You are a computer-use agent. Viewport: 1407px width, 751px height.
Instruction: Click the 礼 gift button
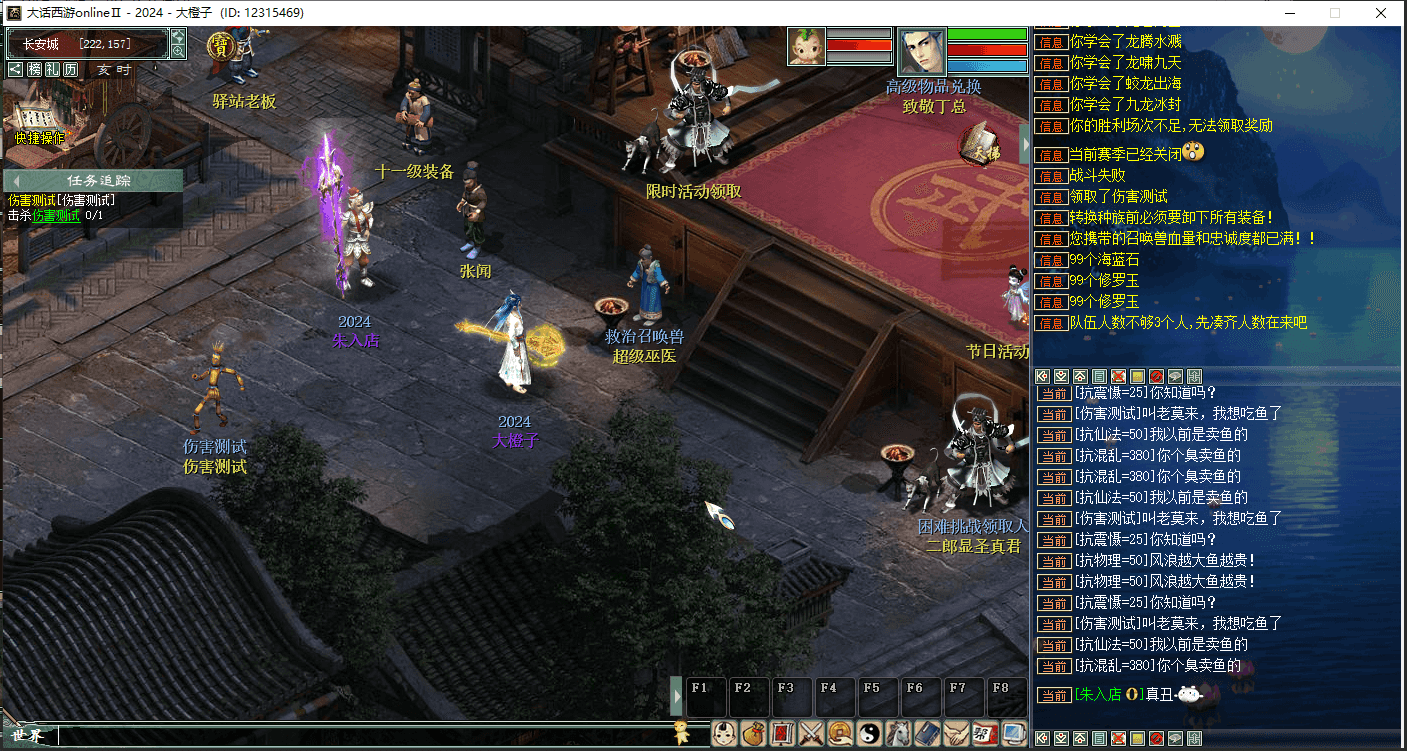click(53, 69)
